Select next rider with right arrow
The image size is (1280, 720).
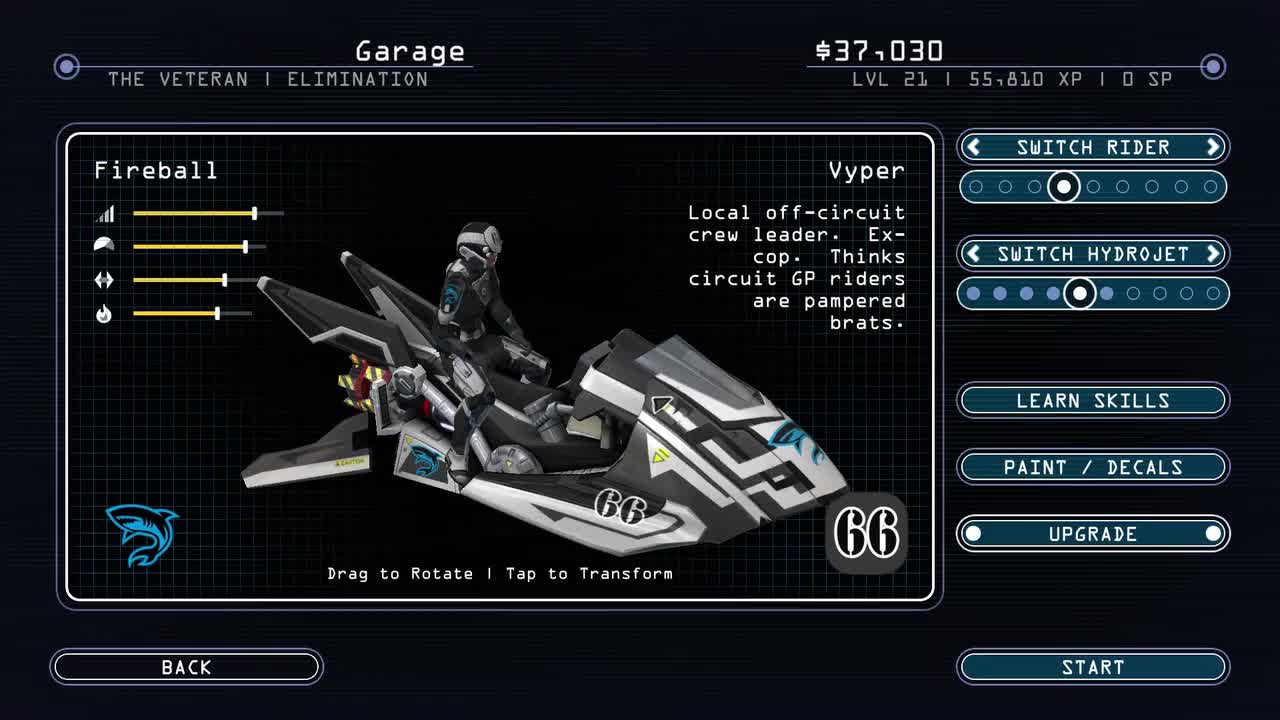coord(1213,148)
